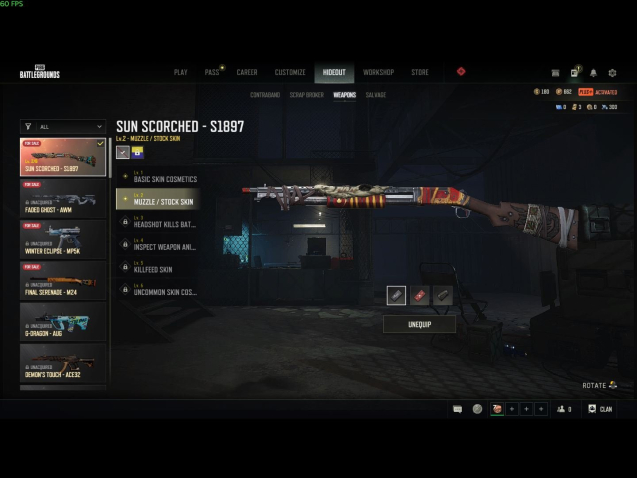Switch to Contraband sub-tab

pyautogui.click(x=265, y=95)
